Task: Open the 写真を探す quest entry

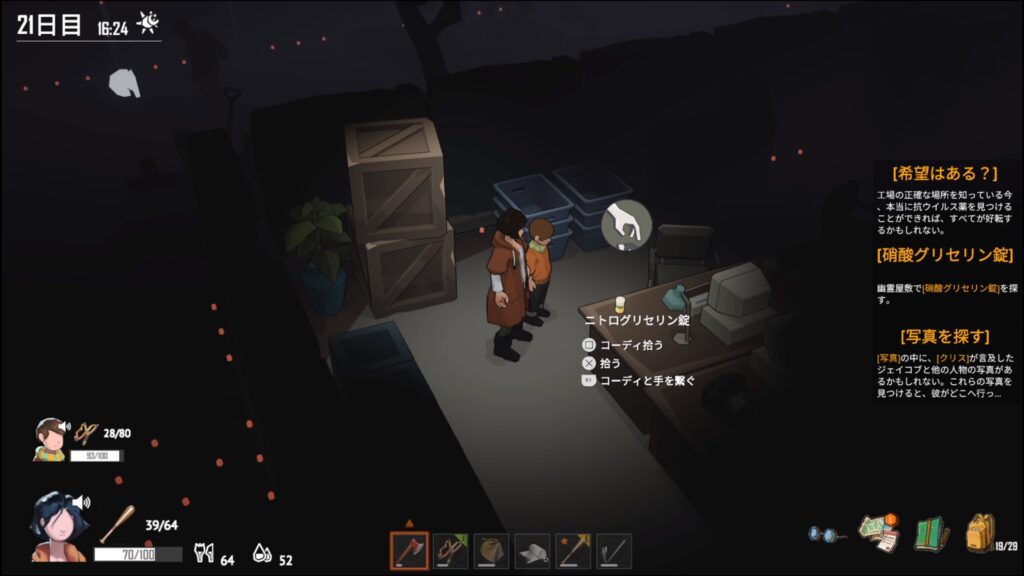Action: coord(945,336)
